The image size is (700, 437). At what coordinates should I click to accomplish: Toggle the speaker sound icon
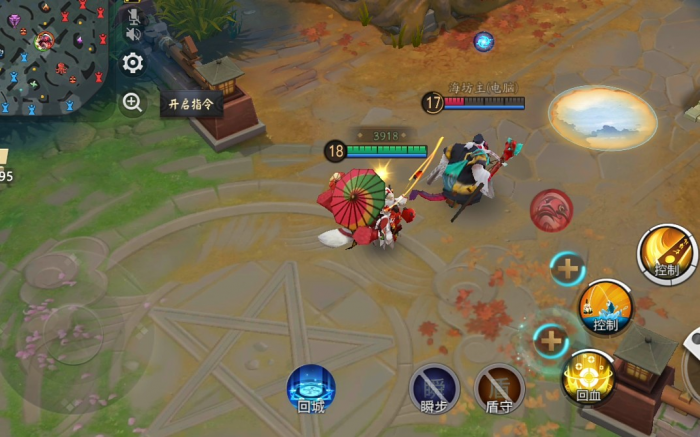pos(132,35)
